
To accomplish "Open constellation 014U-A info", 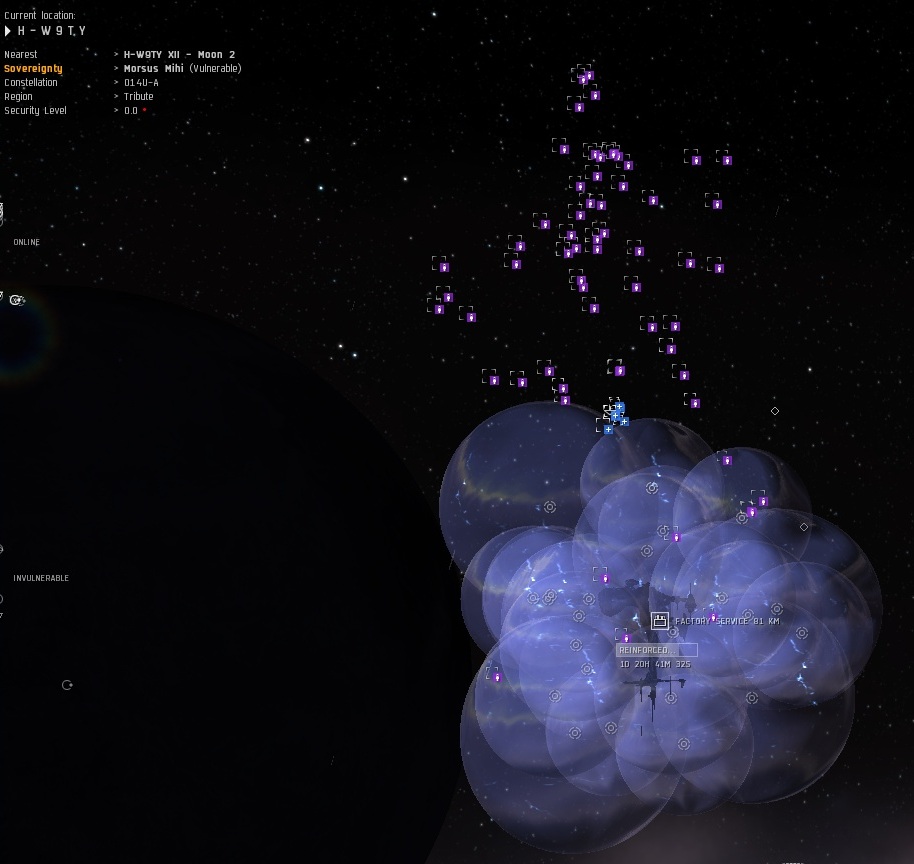I will coord(141,83).
